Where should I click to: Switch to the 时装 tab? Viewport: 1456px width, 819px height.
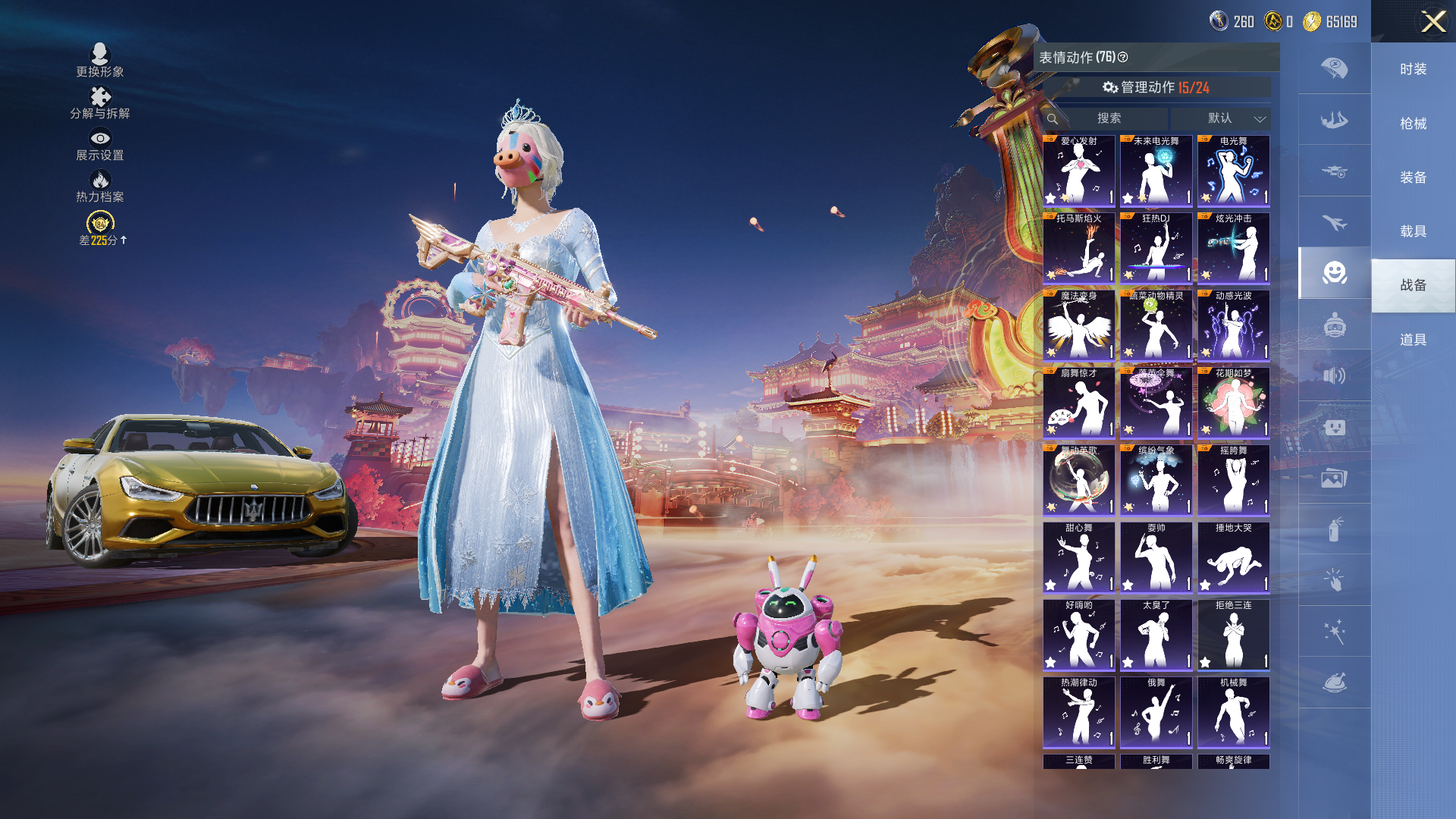(1413, 70)
